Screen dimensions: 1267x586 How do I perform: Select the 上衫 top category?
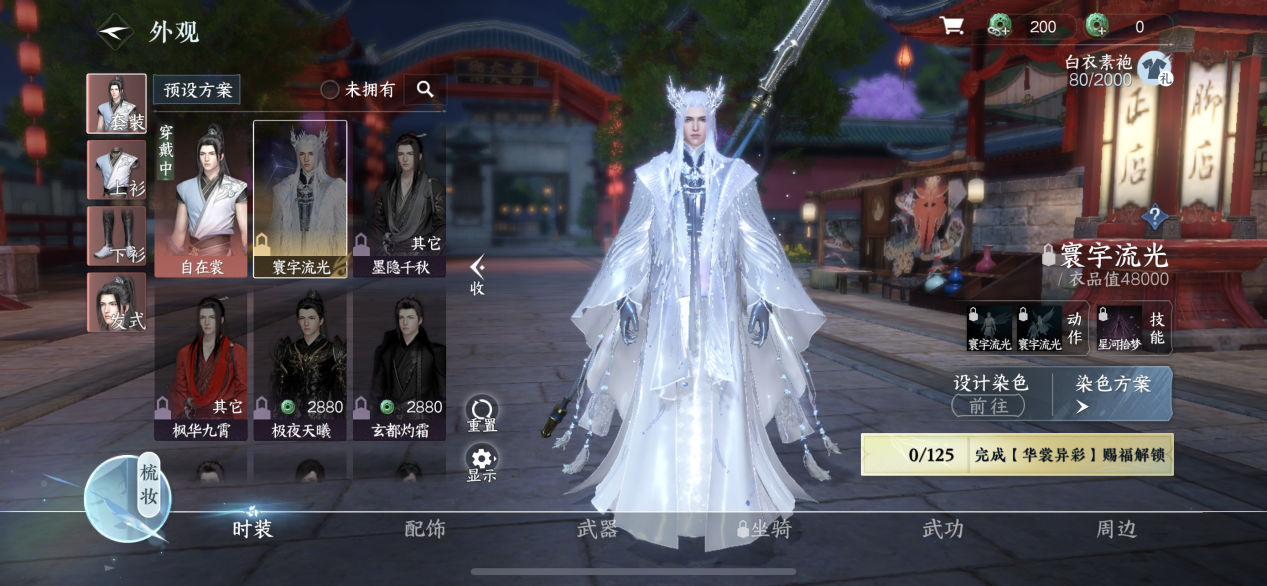116,170
